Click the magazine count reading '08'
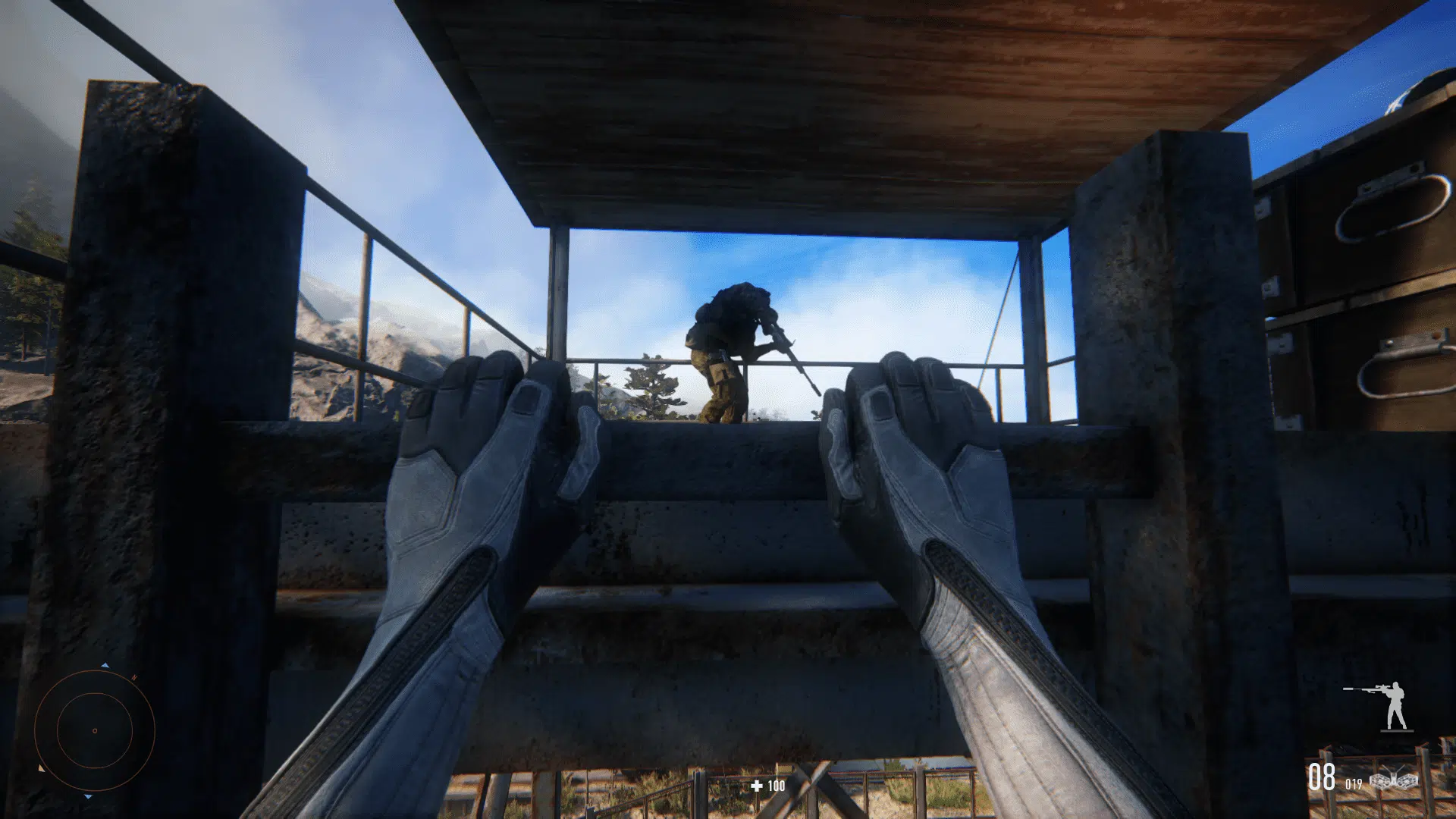This screenshot has height=819, width=1456. 1322,777
